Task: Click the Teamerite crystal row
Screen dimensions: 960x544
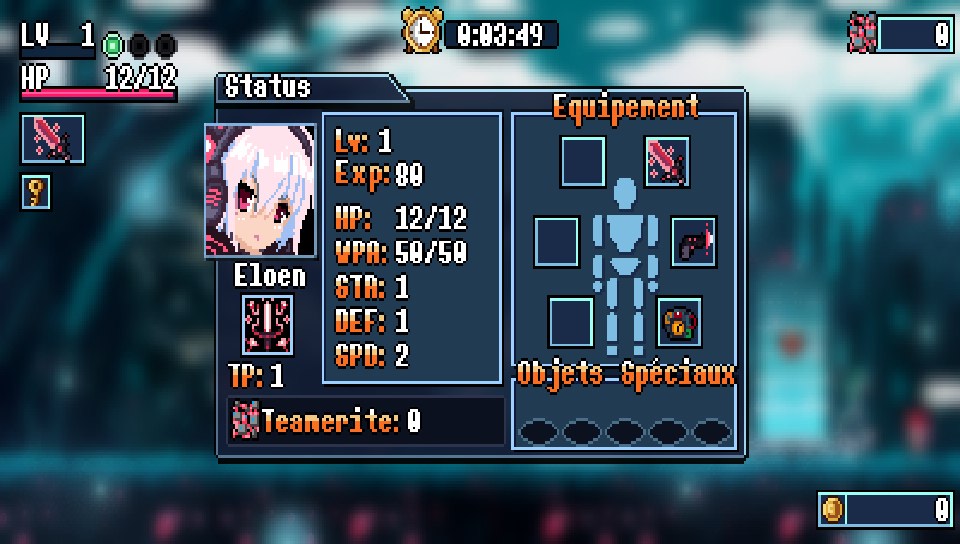Action: (366, 421)
